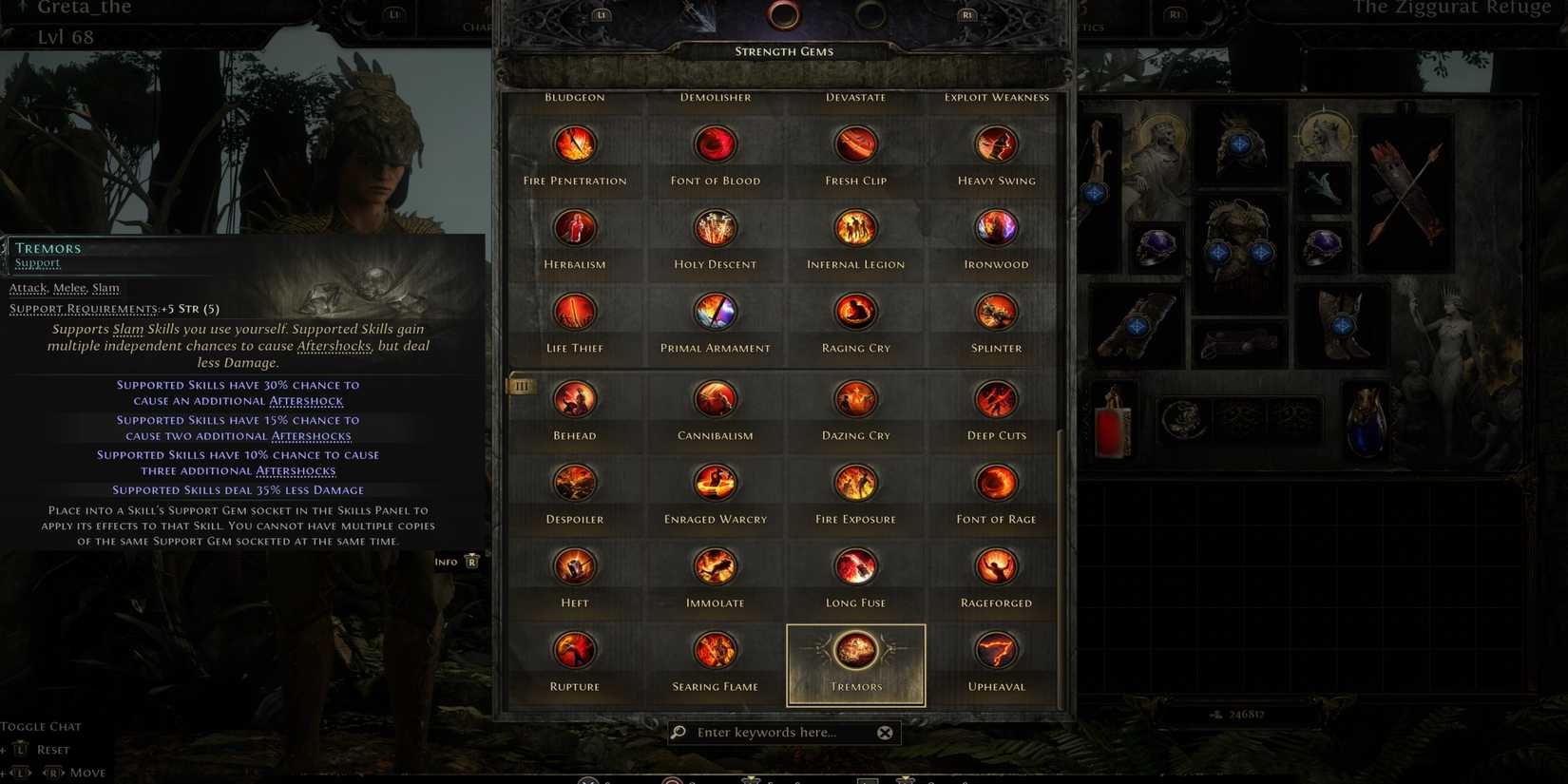Screen dimensions: 1568x784
Task: Select the highlighted socket ring at top
Action: coord(784,15)
